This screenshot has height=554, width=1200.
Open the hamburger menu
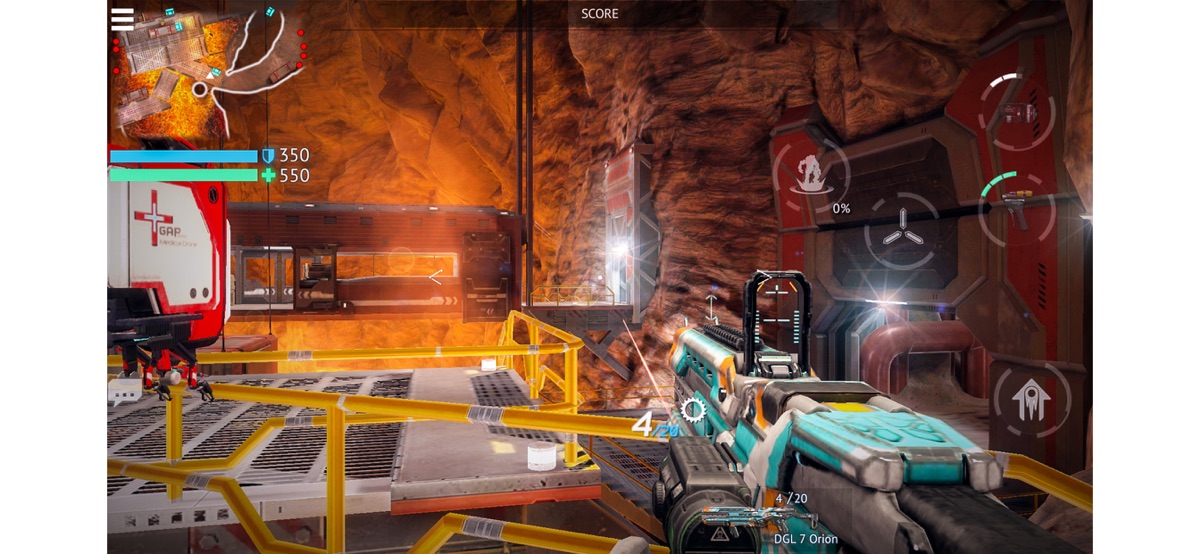pyautogui.click(x=123, y=18)
